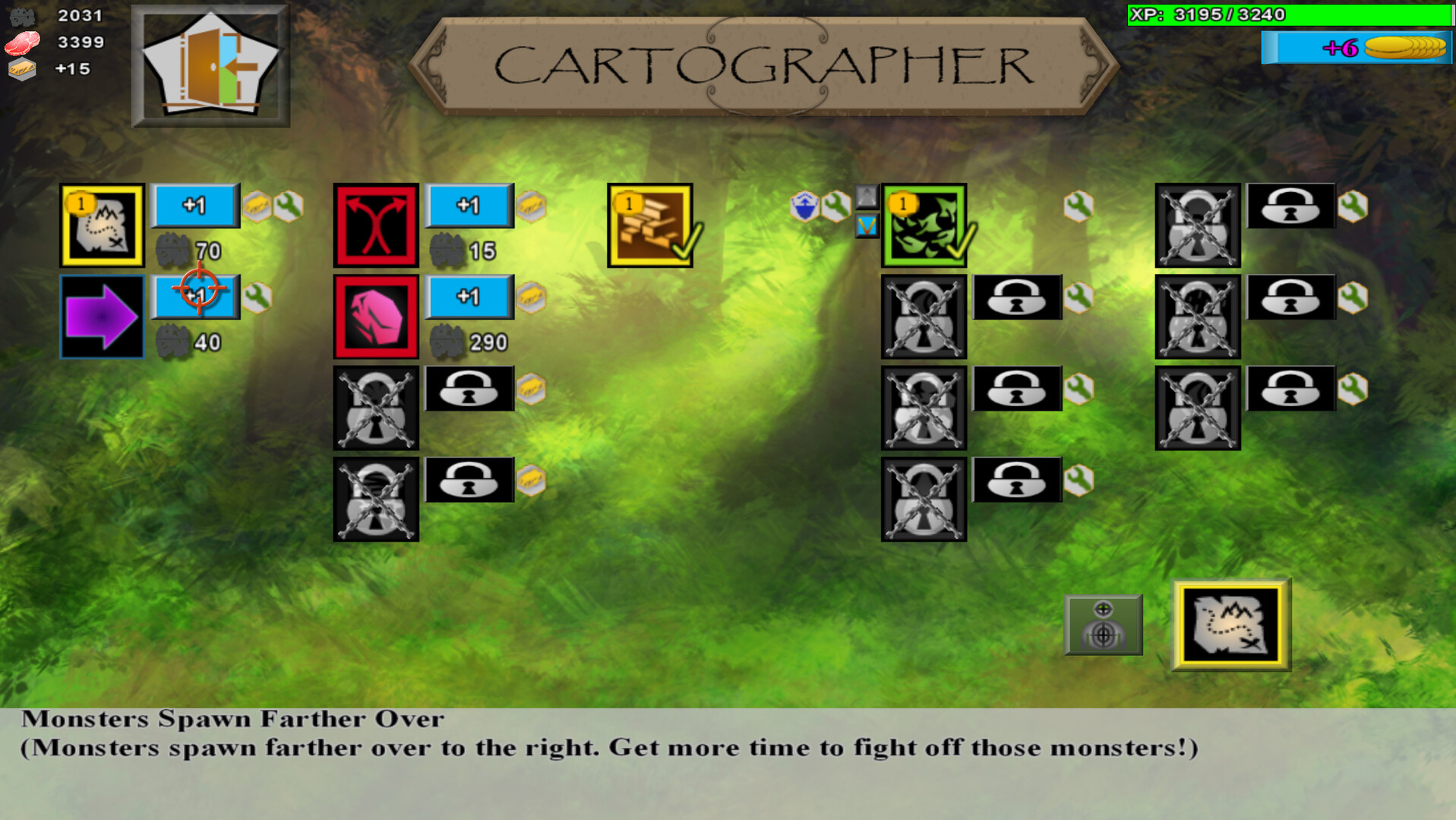Click the exit door icon at top left
The image size is (1456, 820).
coord(211,66)
